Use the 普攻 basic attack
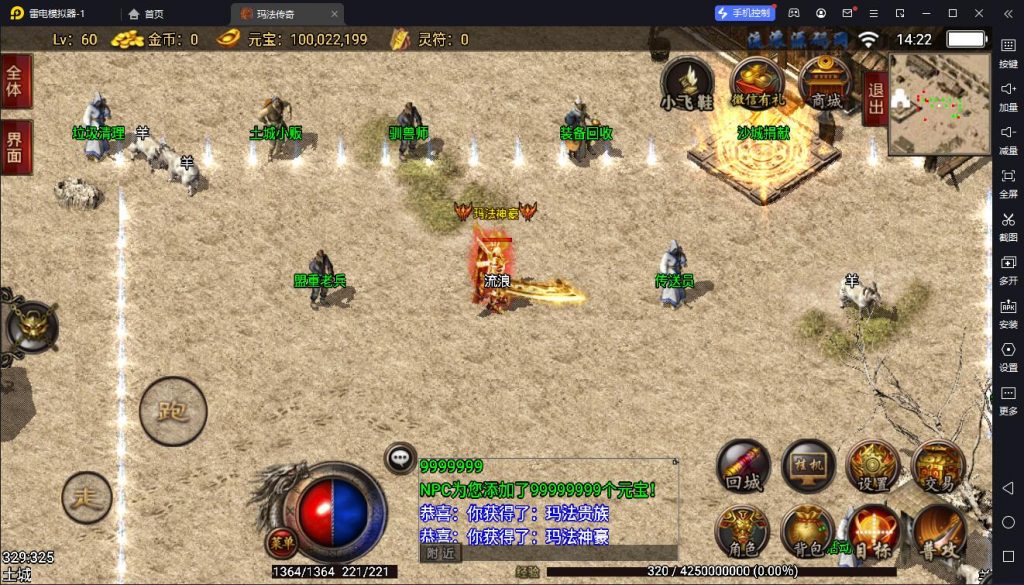 coord(939,532)
